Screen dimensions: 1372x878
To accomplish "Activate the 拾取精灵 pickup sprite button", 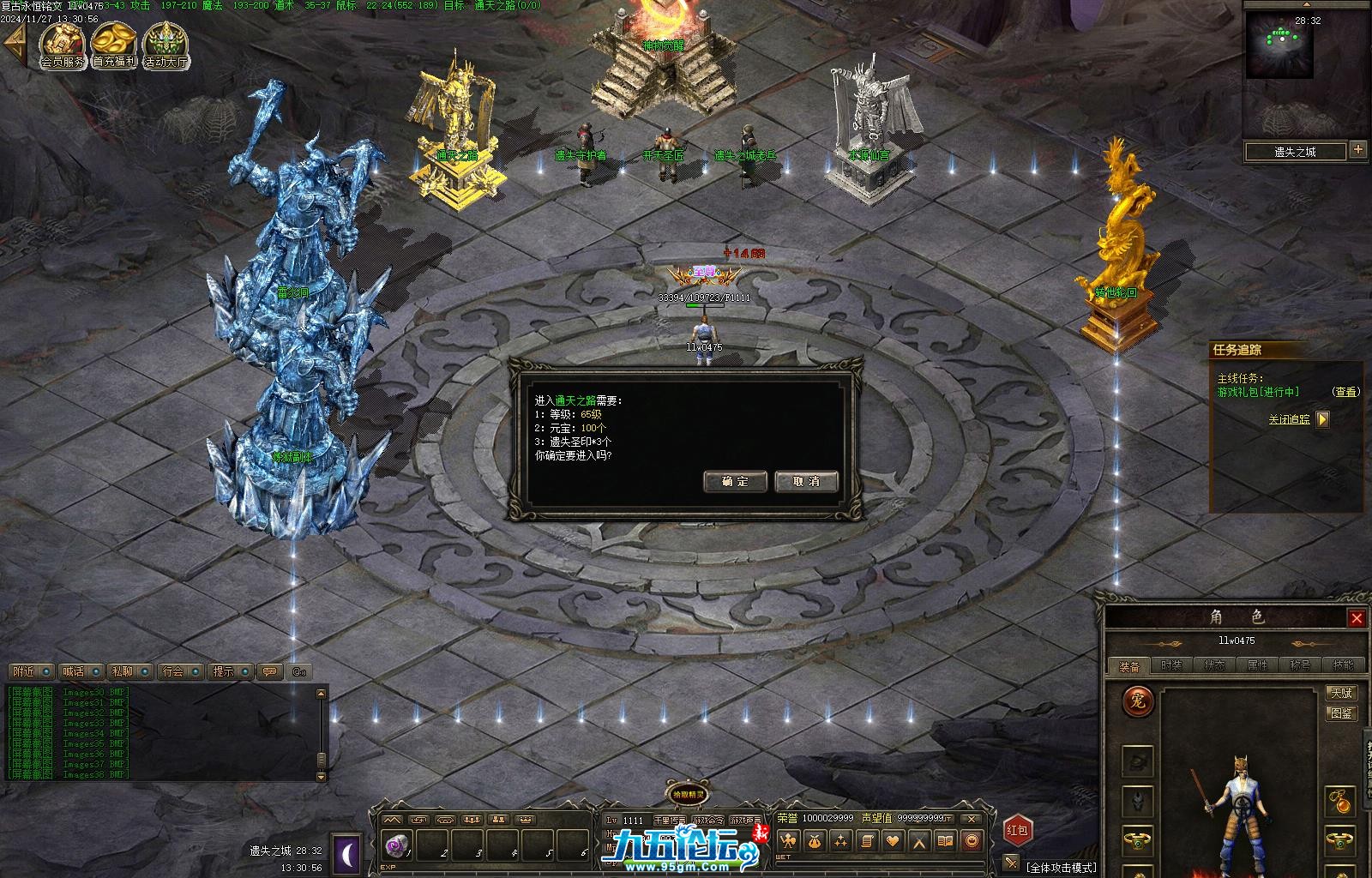I will 688,793.
